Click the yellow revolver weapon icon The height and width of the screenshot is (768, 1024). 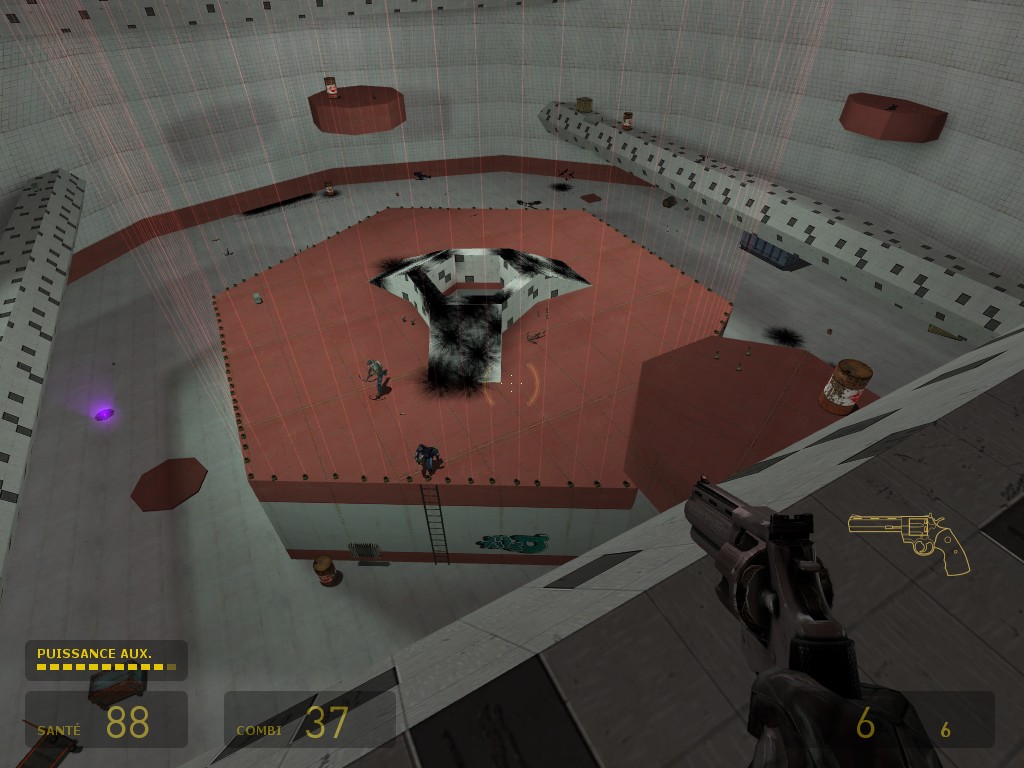click(908, 540)
